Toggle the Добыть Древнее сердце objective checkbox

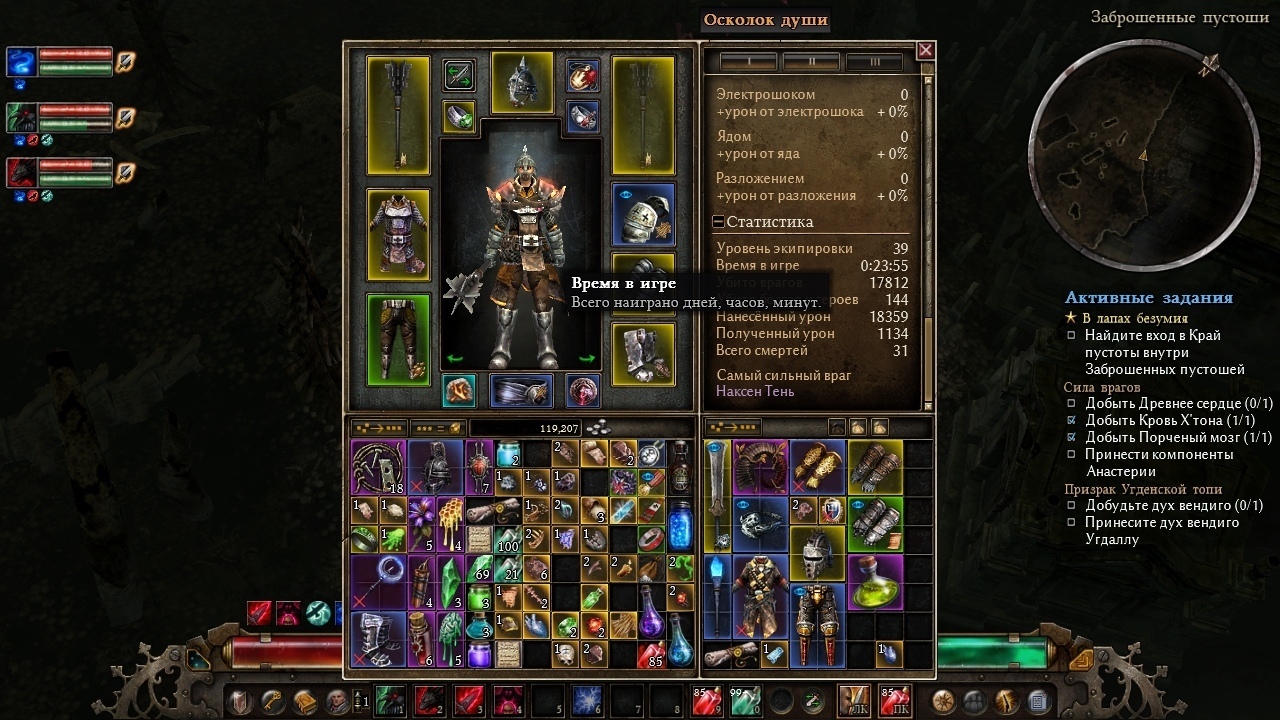(1071, 404)
